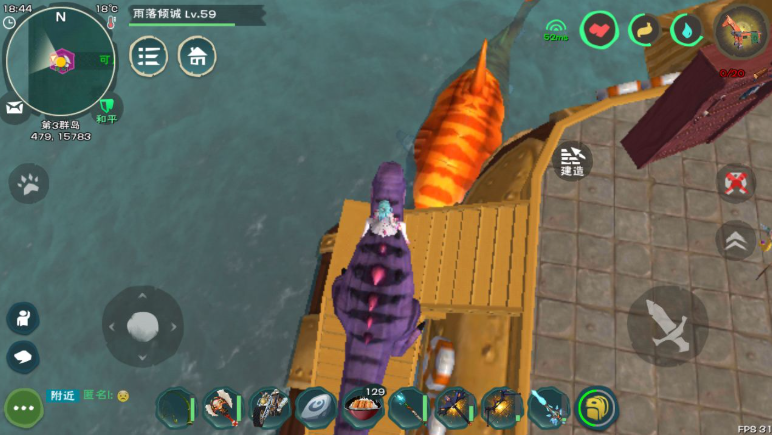Open the list menu button
The image size is (772, 435).
[149, 56]
